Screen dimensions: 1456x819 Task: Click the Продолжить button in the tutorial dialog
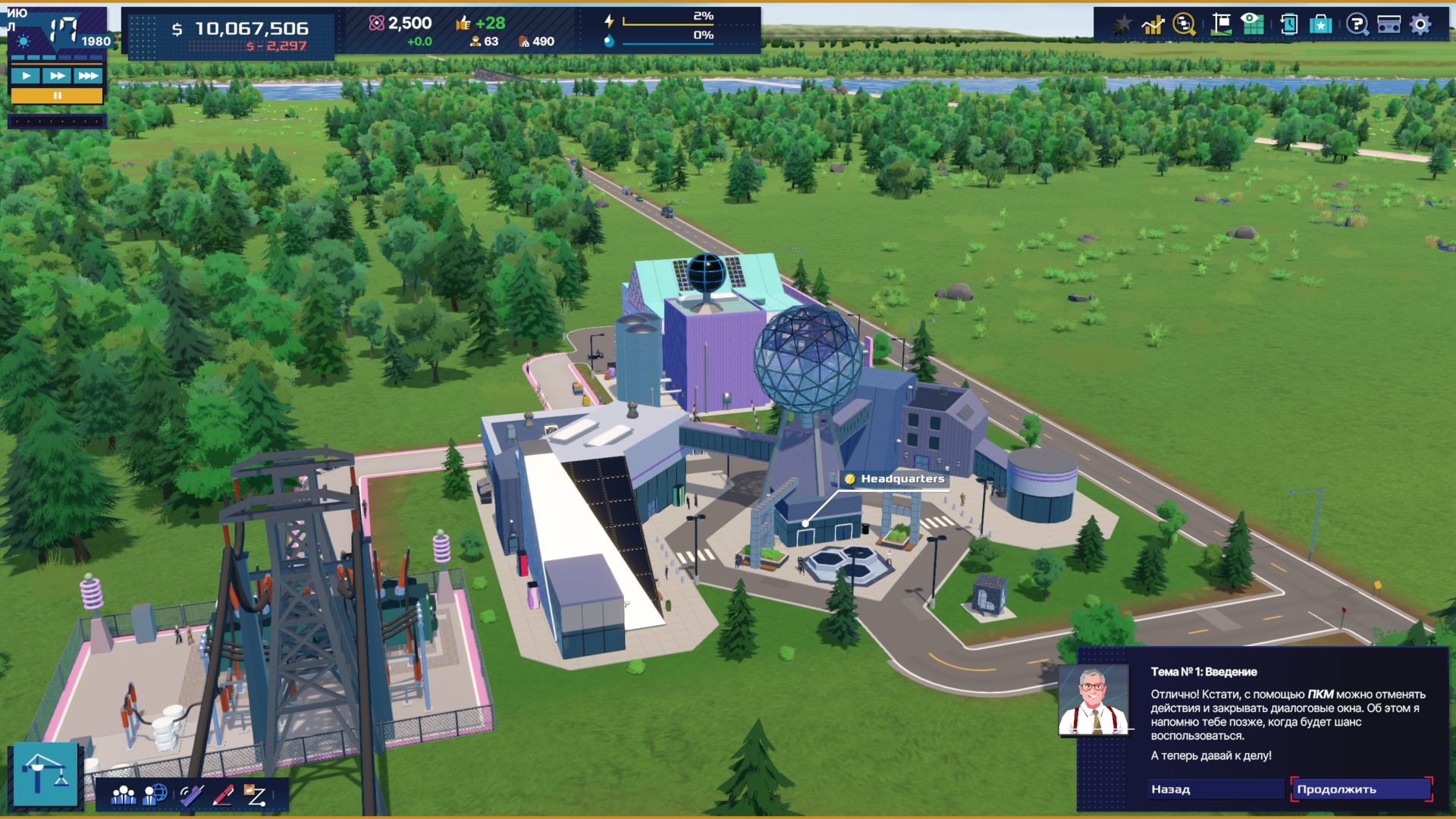[1361, 789]
